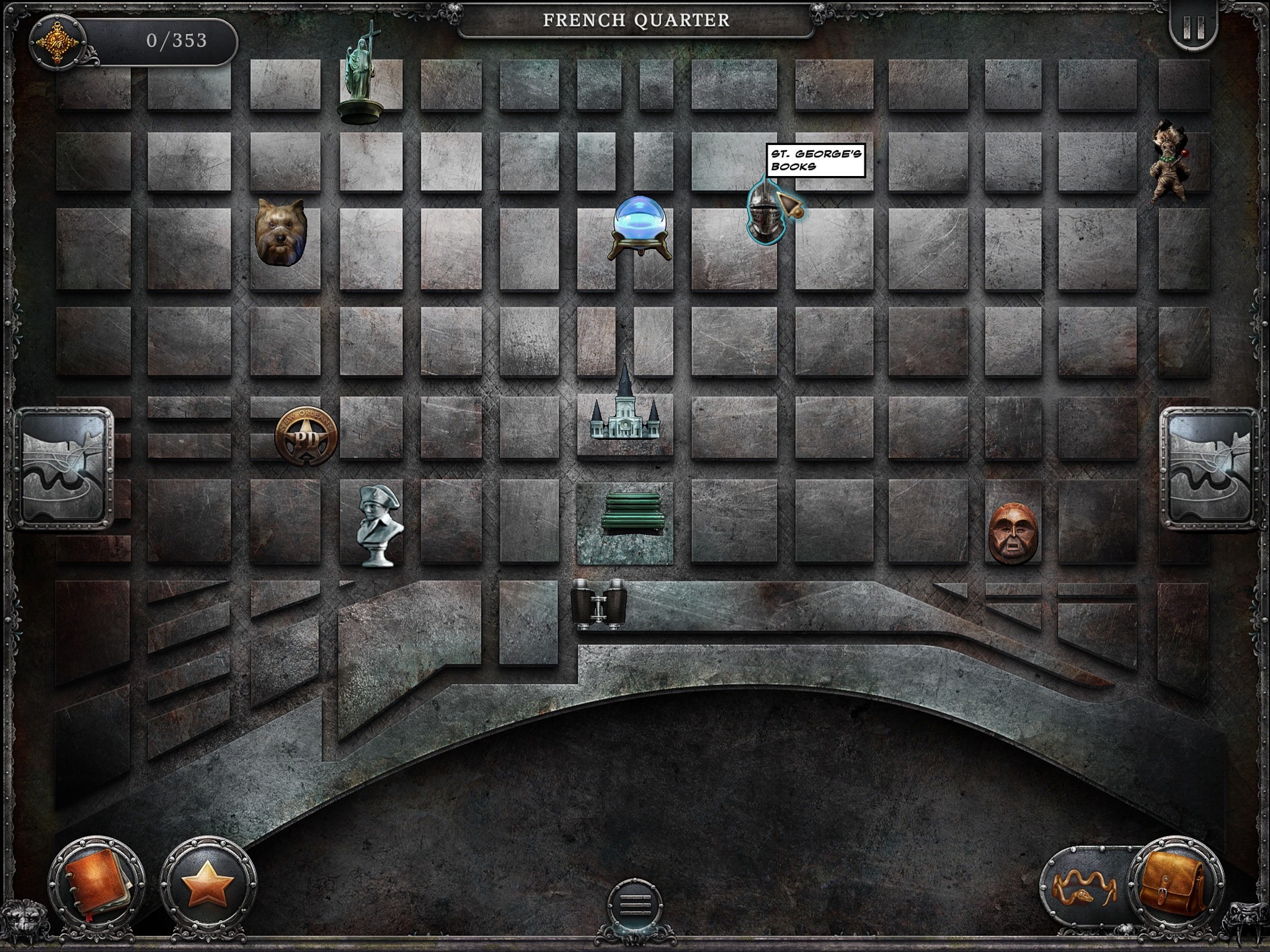This screenshot has height=952, width=1270.
Task: Visit the cathedral location marker
Action: [624, 404]
